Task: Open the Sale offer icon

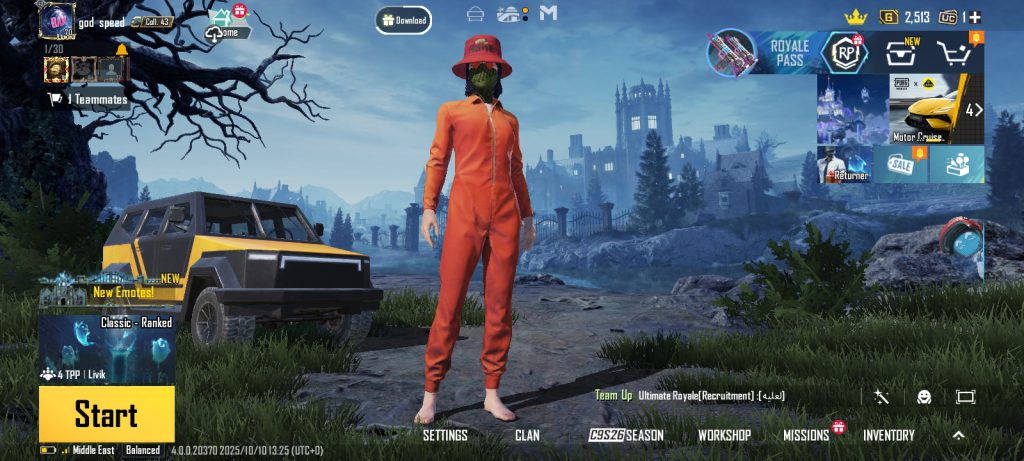Action: pos(900,164)
